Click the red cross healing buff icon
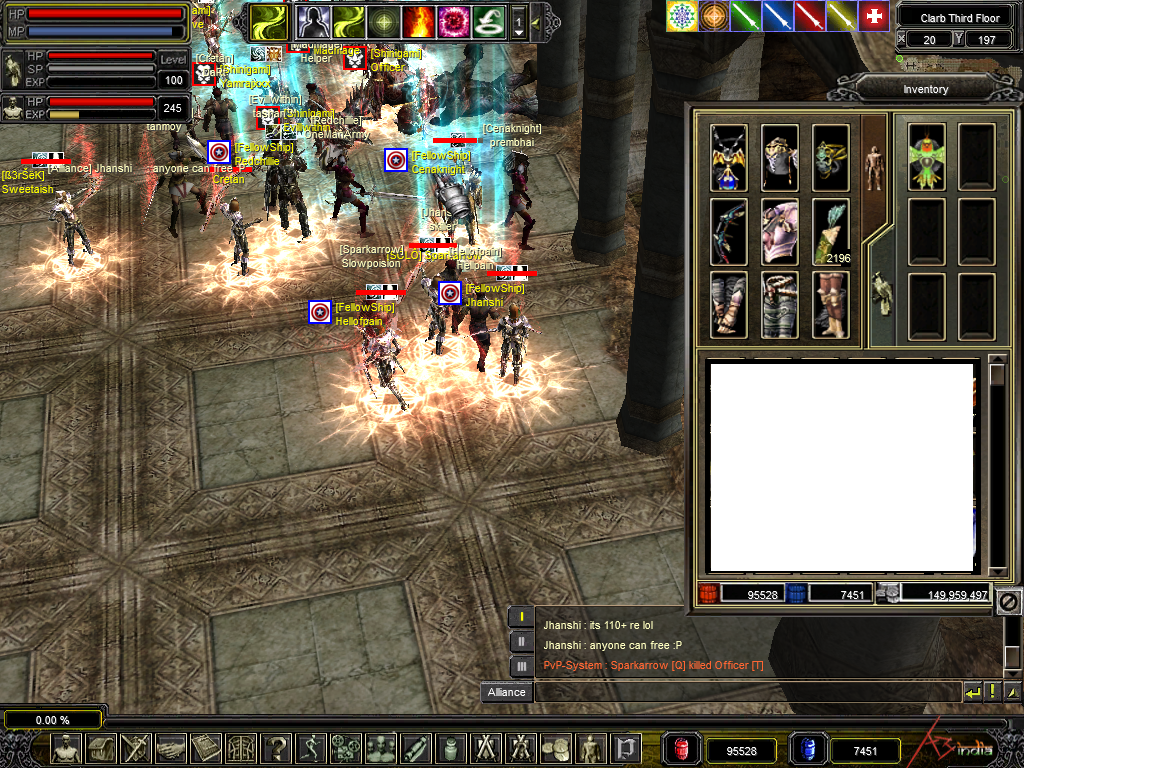 click(x=874, y=16)
